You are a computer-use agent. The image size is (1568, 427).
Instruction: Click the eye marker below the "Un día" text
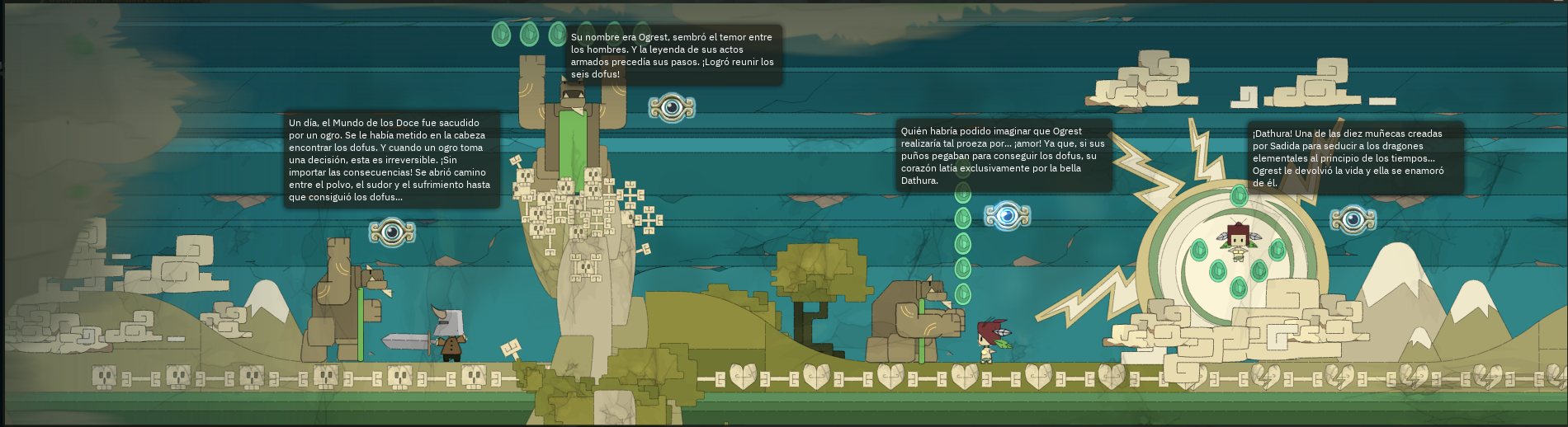392,232
